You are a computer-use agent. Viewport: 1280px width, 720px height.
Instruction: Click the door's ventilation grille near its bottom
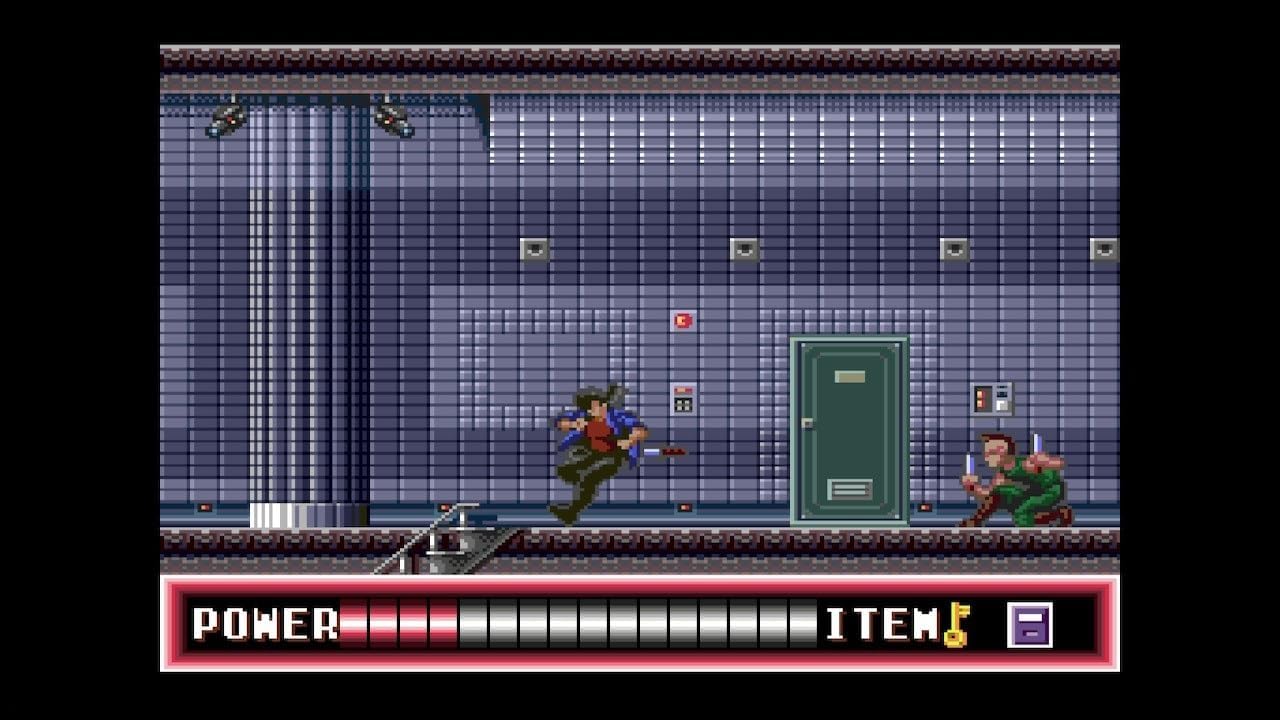850,490
